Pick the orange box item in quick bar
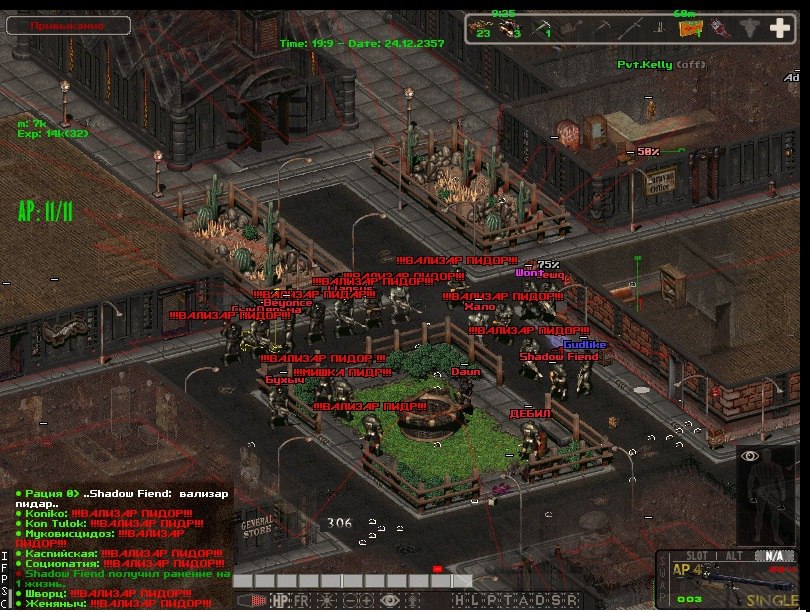 point(690,28)
